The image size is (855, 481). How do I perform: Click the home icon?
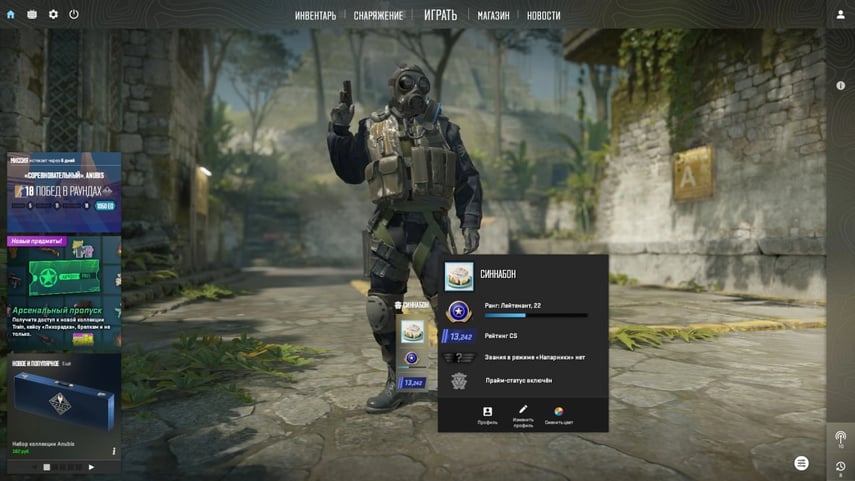click(11, 15)
